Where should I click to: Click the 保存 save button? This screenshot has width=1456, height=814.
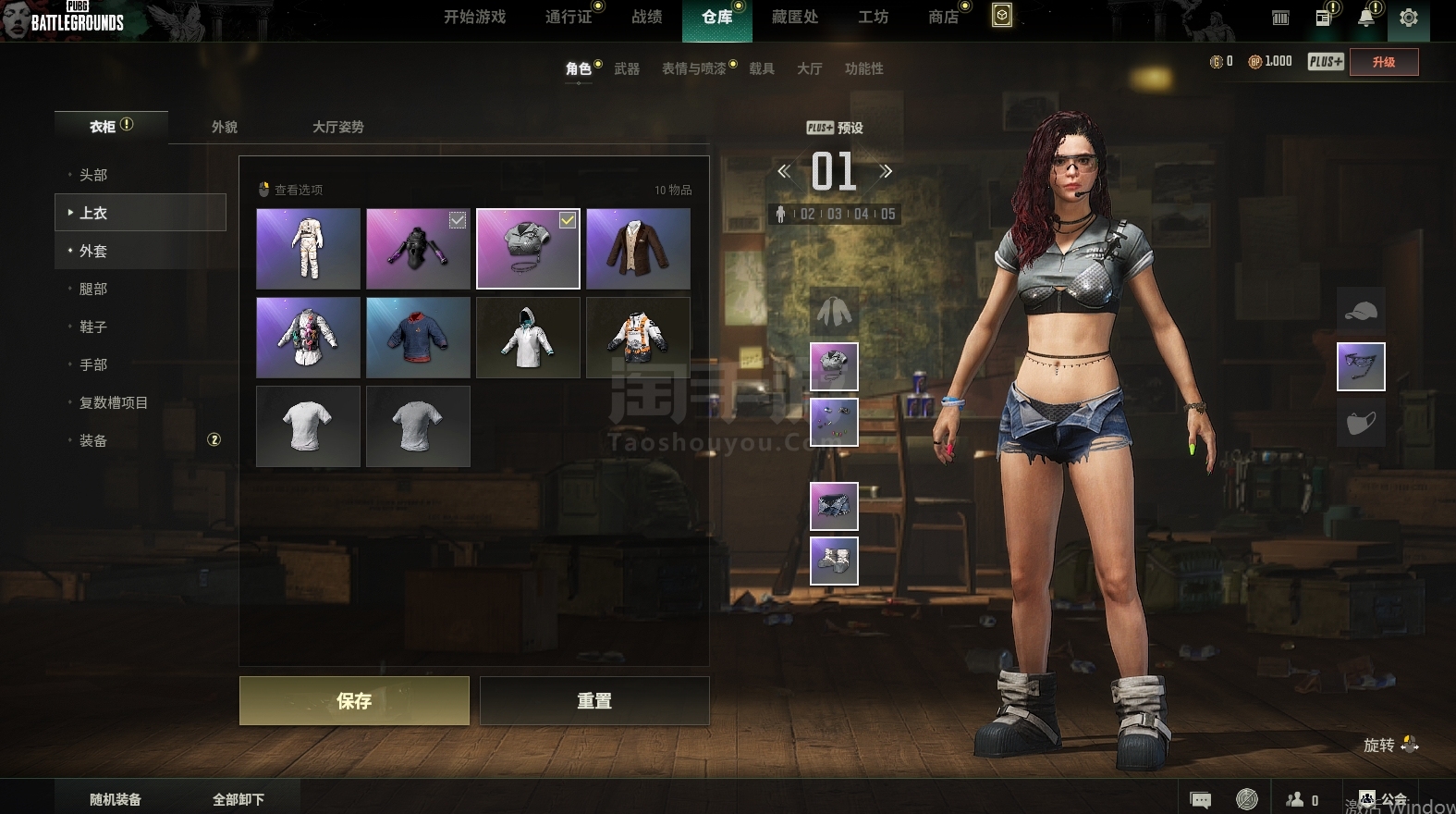pyautogui.click(x=354, y=700)
